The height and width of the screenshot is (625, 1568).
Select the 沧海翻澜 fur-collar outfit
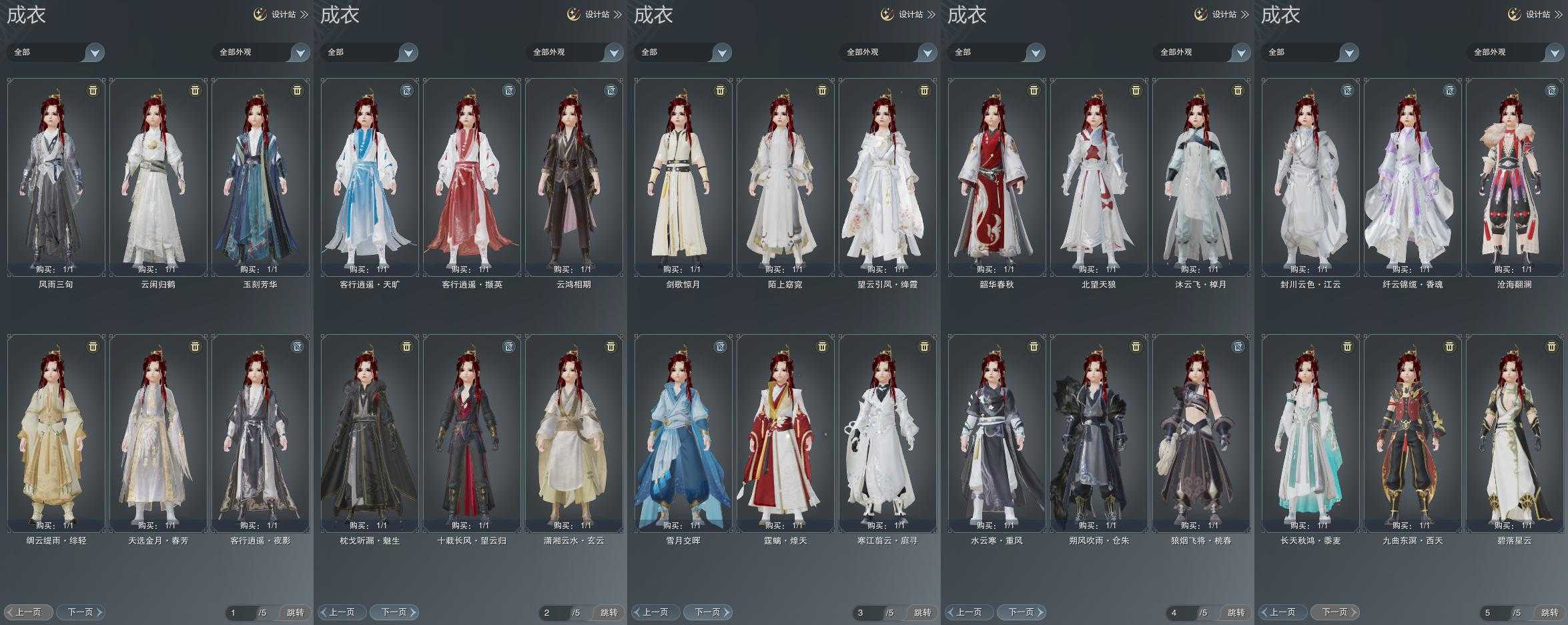coord(1515,177)
